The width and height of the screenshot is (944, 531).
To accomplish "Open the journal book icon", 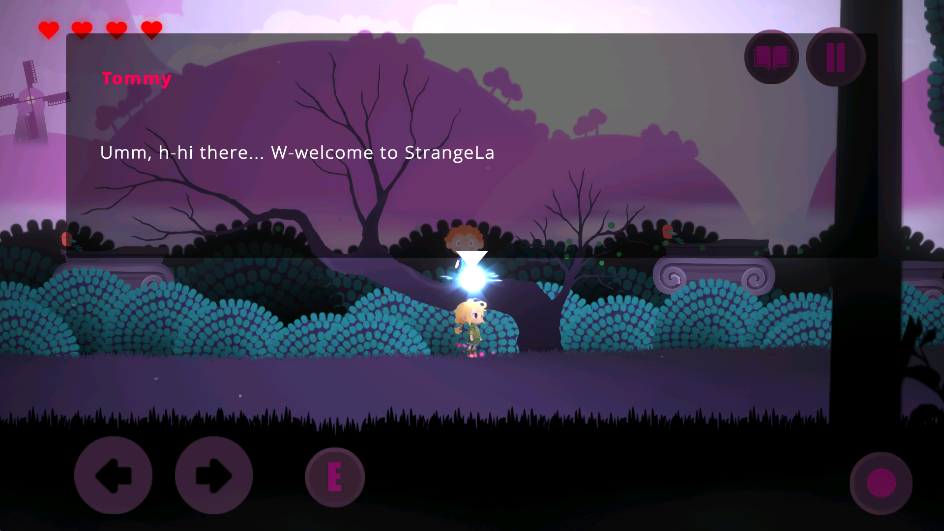I will pos(771,58).
